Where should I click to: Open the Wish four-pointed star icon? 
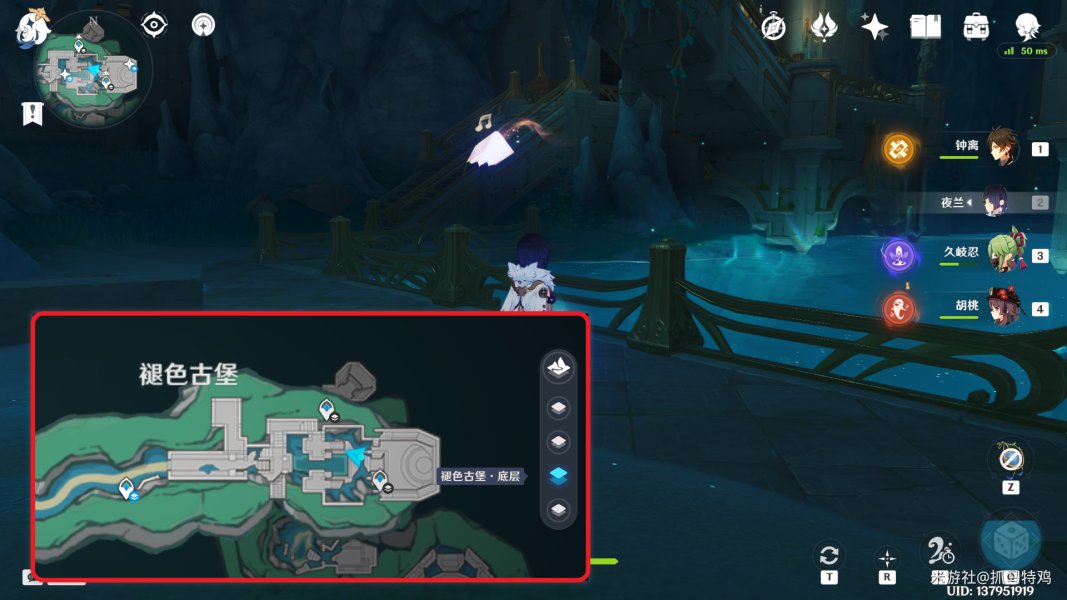pyautogui.click(x=875, y=27)
